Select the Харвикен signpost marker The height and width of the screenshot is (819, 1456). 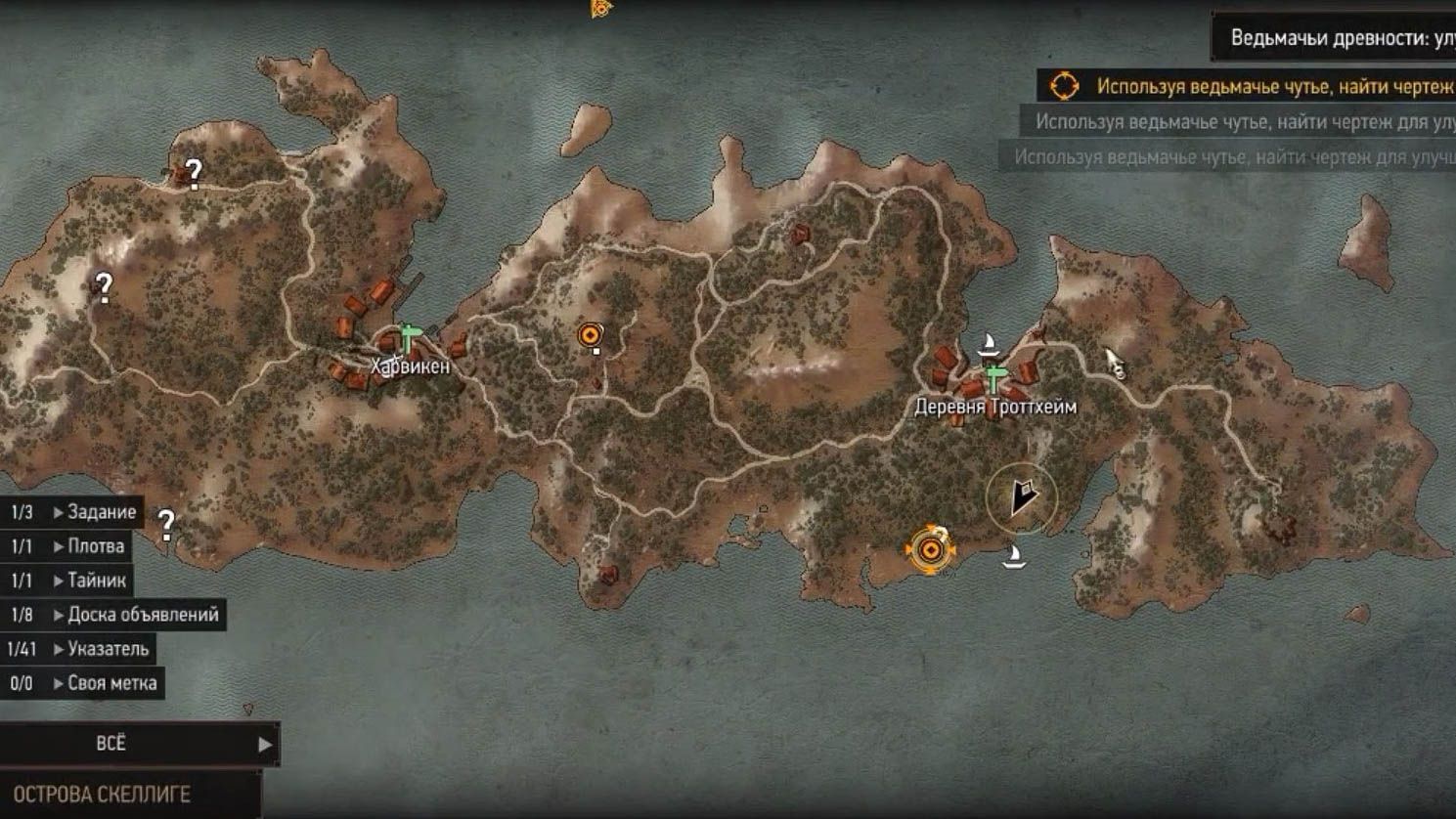coord(409,338)
